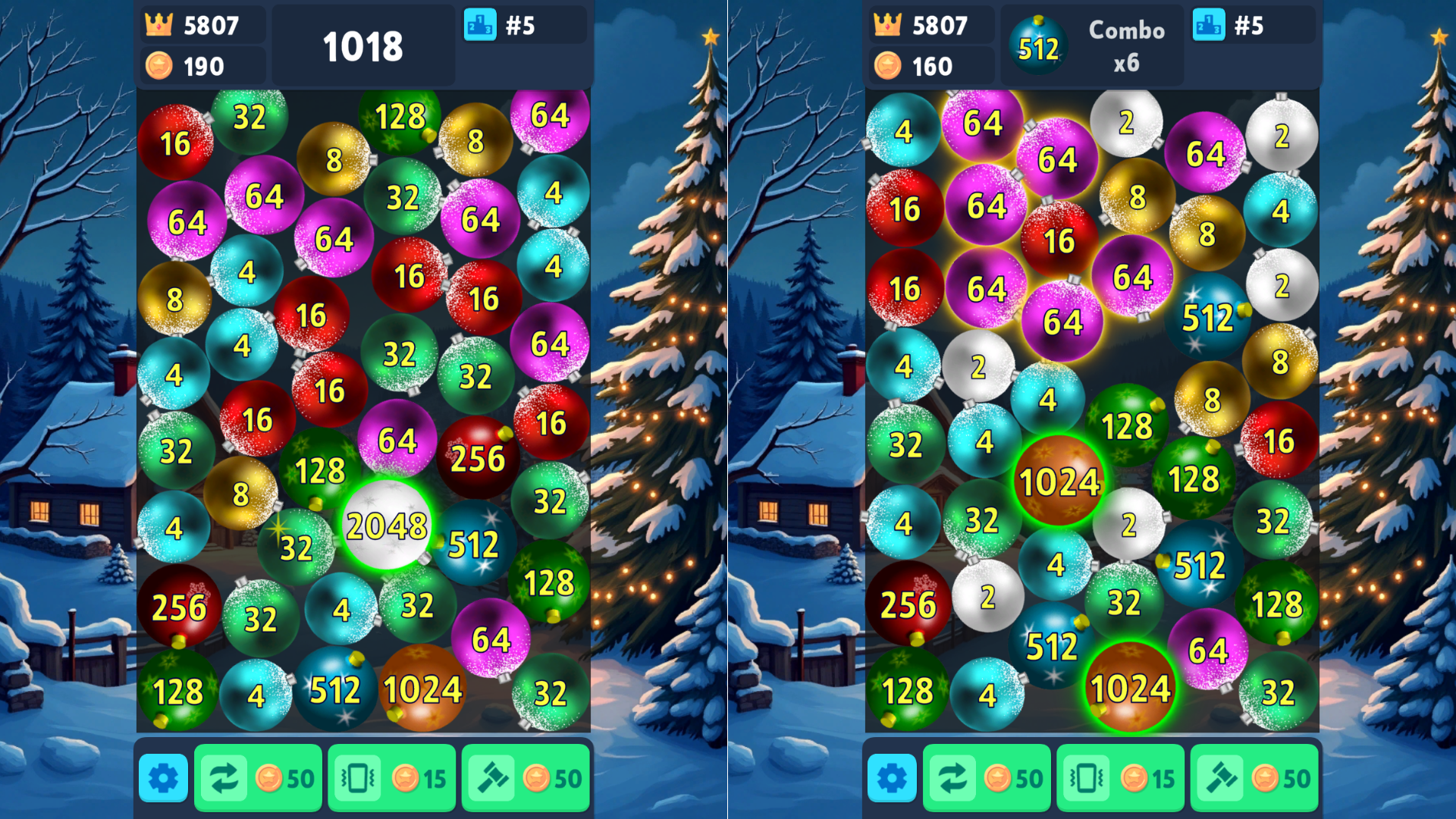Click the Combo x6 indicator
The image size is (1456, 819).
1127,45
